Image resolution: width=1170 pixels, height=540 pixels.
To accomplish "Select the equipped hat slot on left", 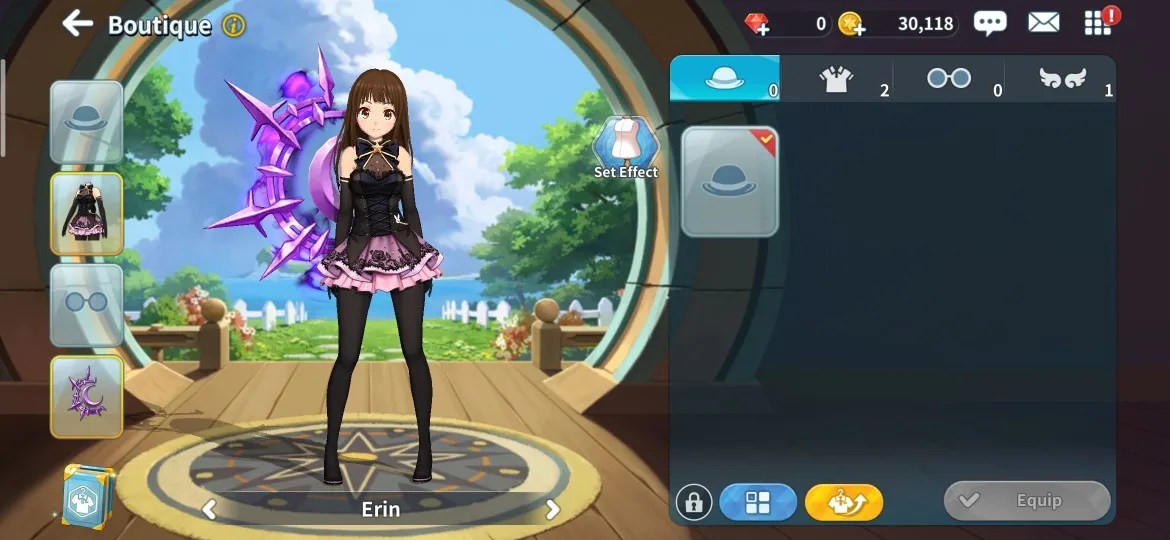I will 87,121.
